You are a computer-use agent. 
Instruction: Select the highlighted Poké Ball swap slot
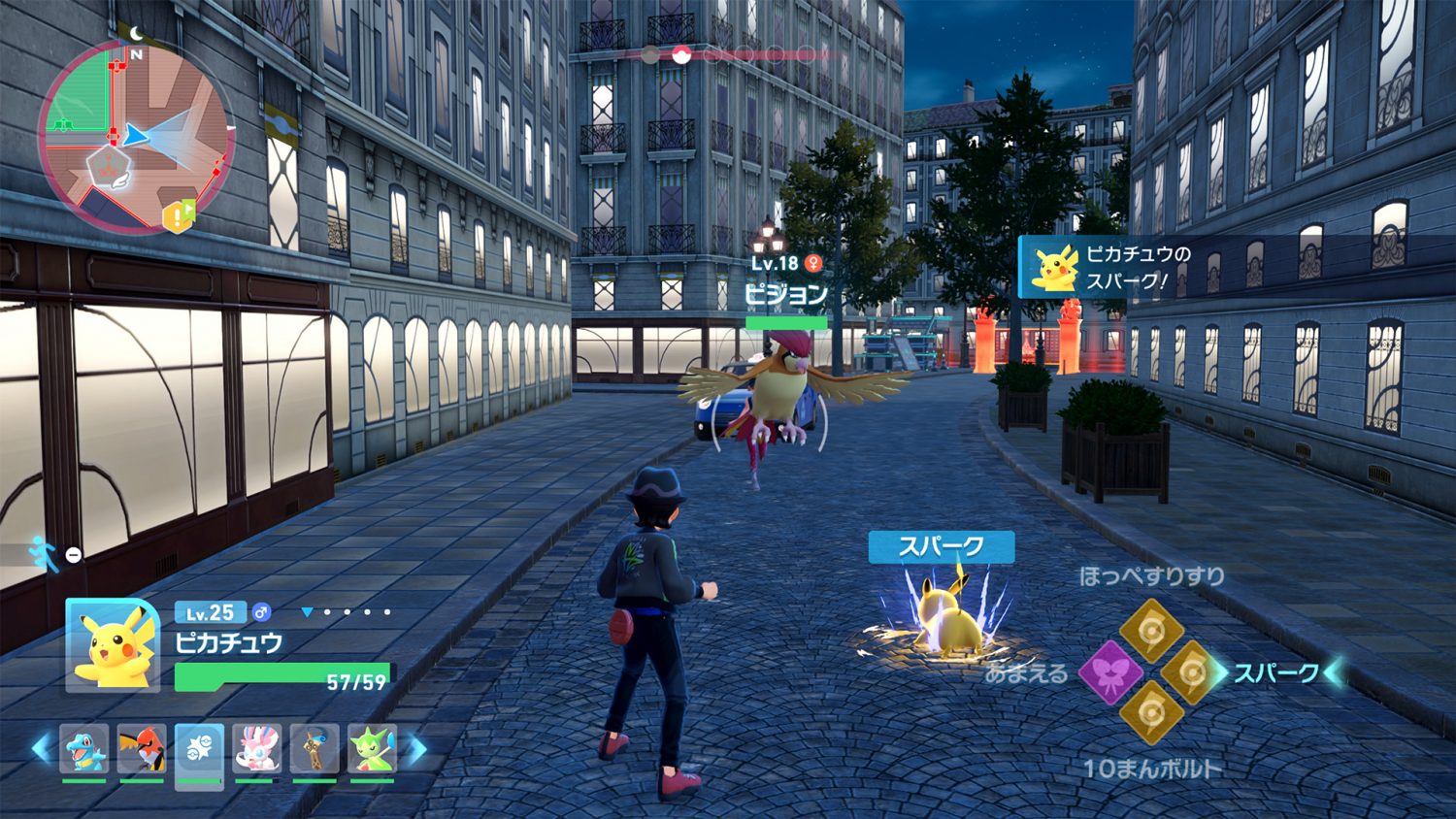tap(199, 750)
